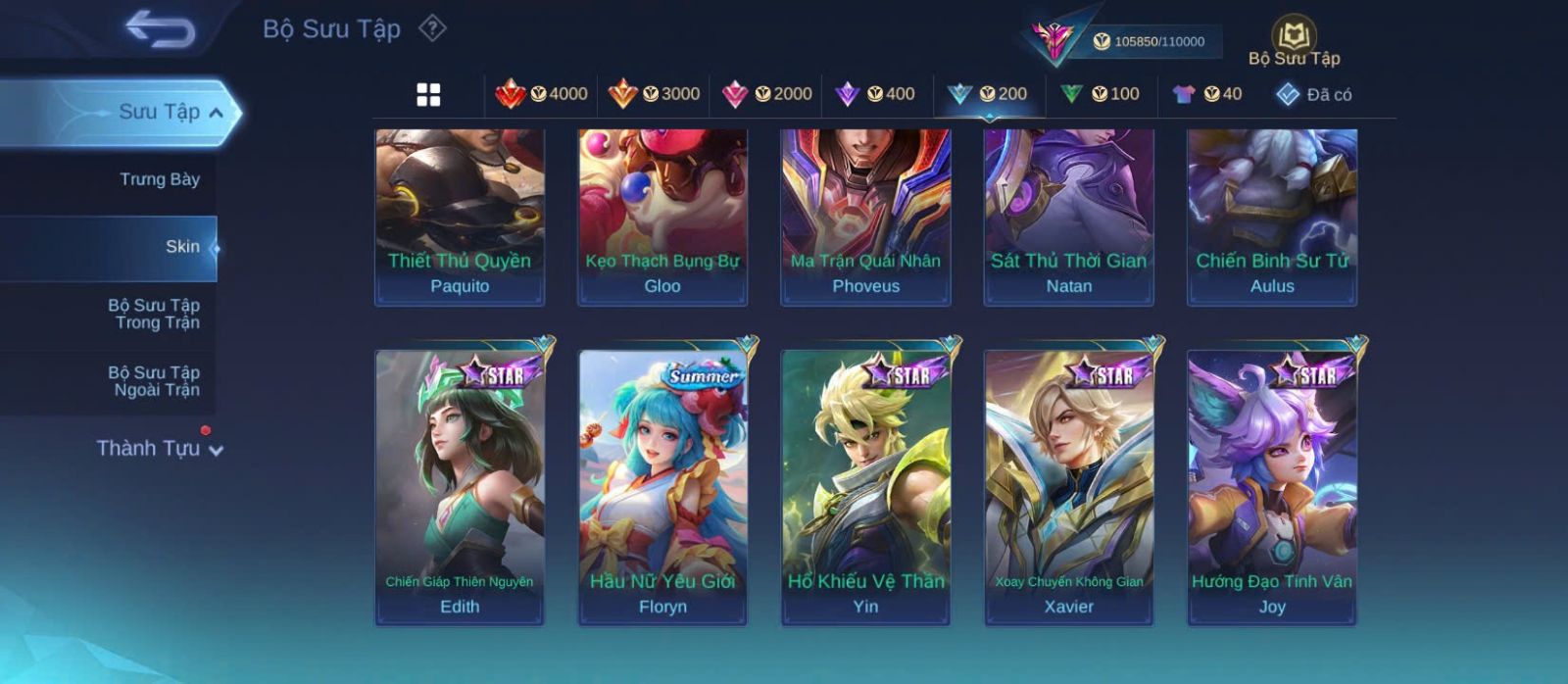
Task: Choose the Floryn Hầu Nữ Yêu Giới skin
Action: pos(662,487)
